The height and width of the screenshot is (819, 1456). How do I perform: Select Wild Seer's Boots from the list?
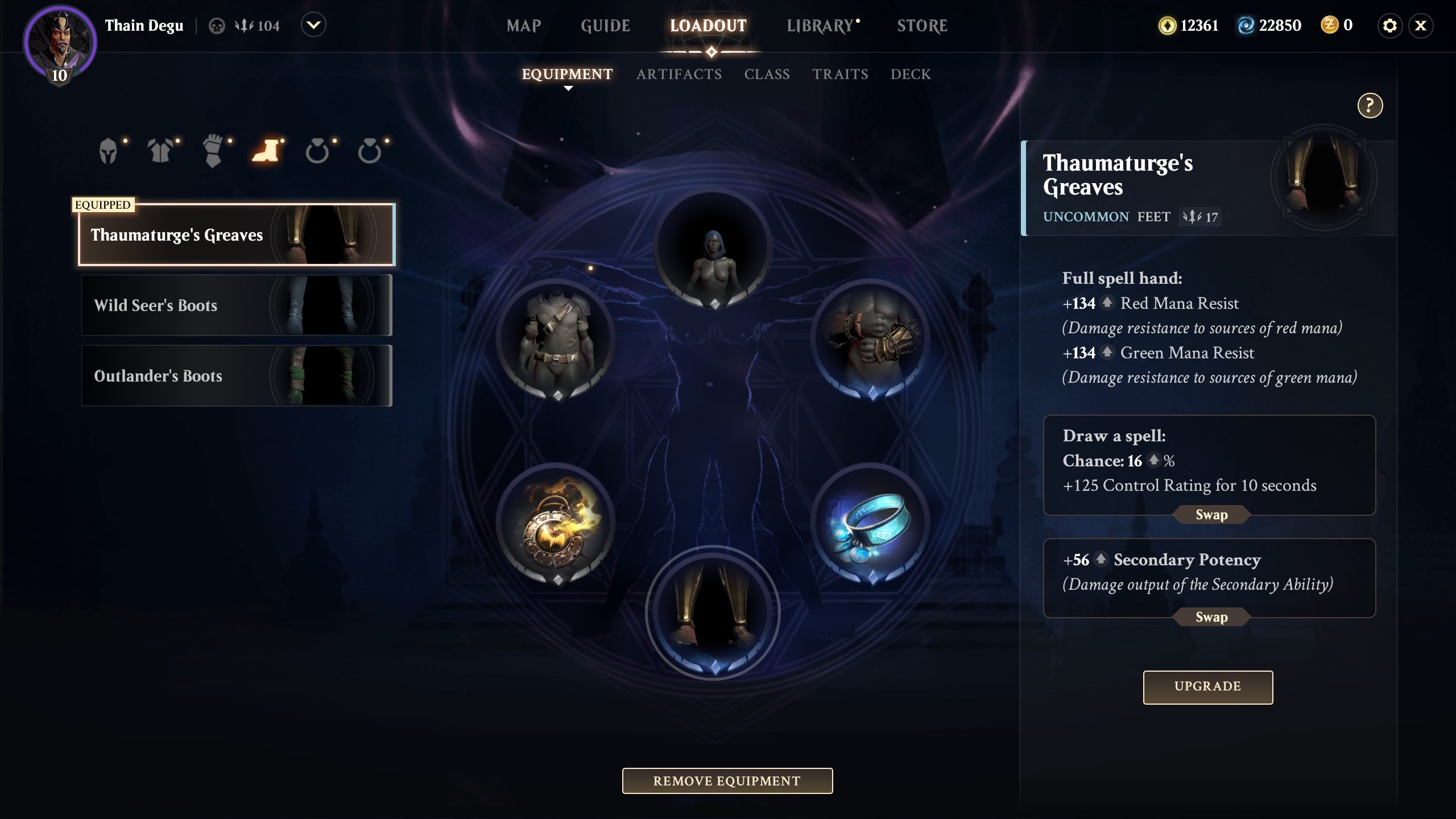[237, 305]
